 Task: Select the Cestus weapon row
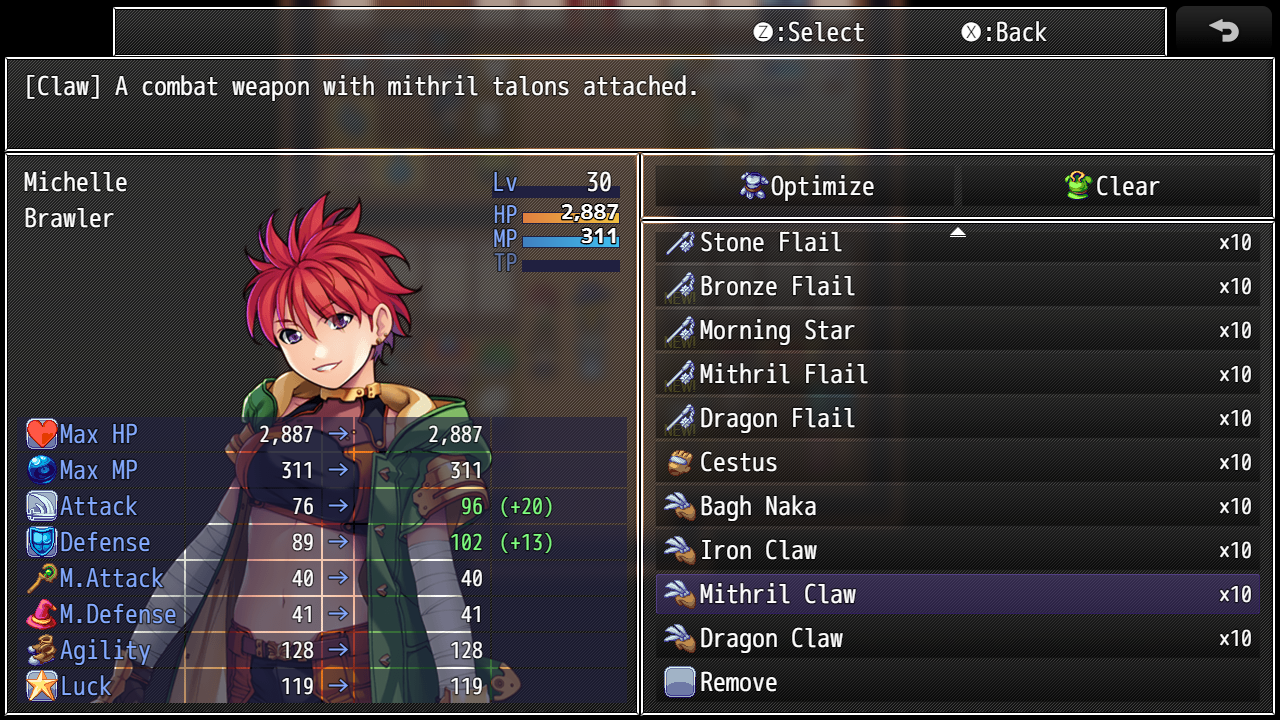(x=957, y=463)
